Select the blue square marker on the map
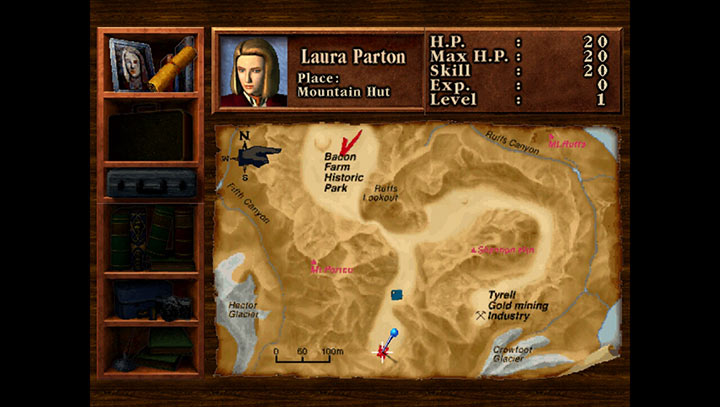Image resolution: width=720 pixels, height=407 pixels. click(x=398, y=295)
